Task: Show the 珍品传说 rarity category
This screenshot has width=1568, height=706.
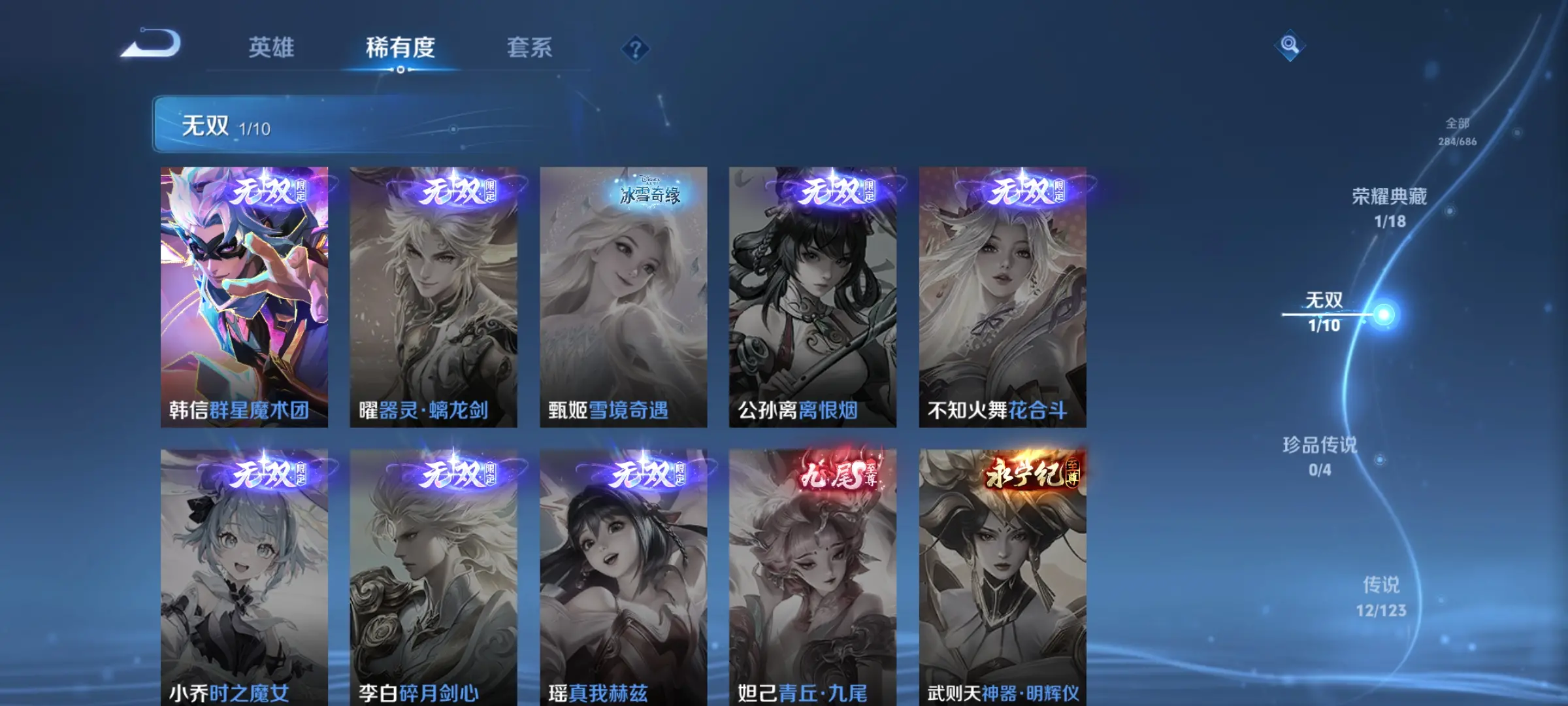Action: point(1320,456)
